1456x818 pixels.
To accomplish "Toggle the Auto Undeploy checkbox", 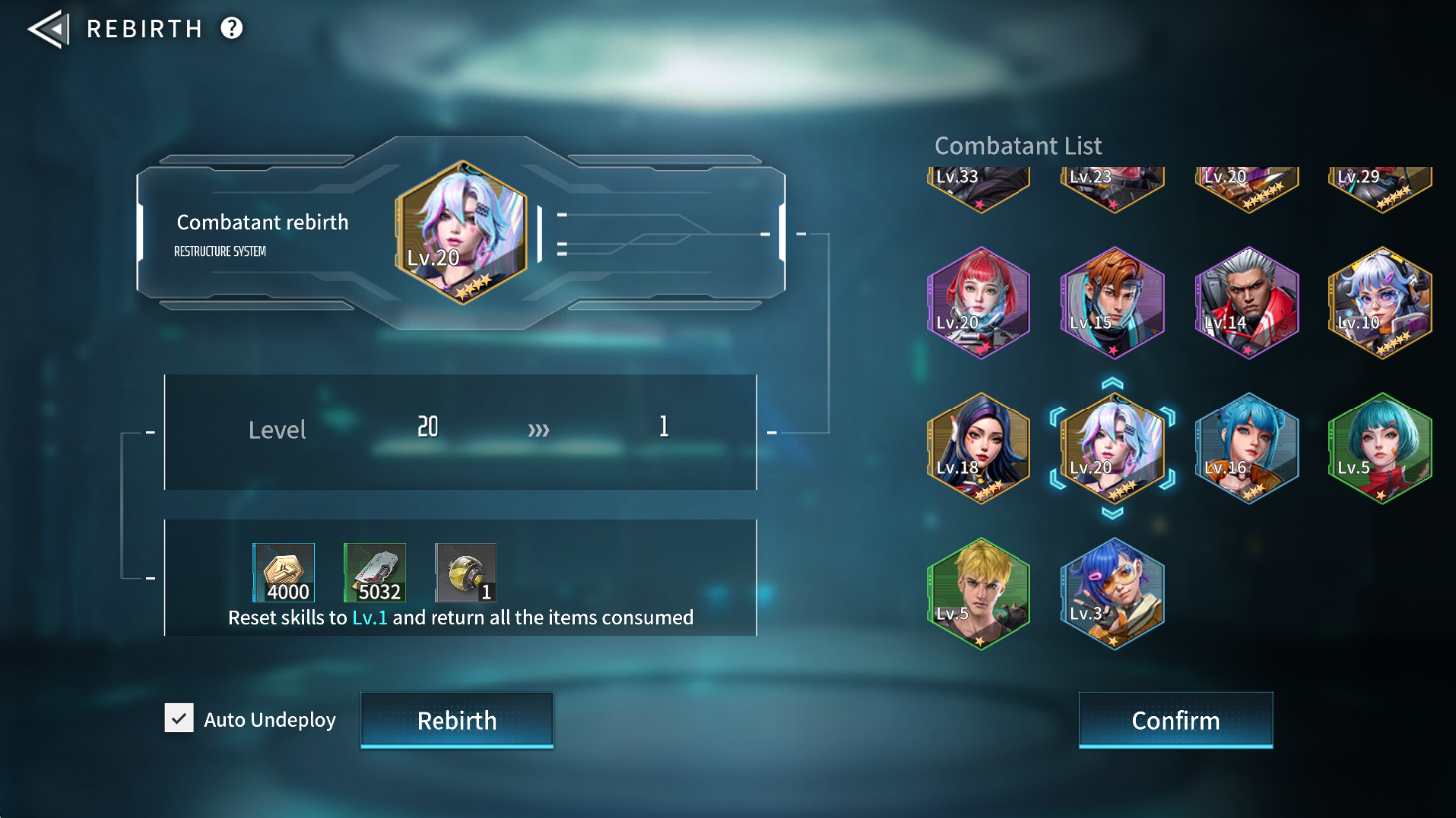I will [180, 718].
